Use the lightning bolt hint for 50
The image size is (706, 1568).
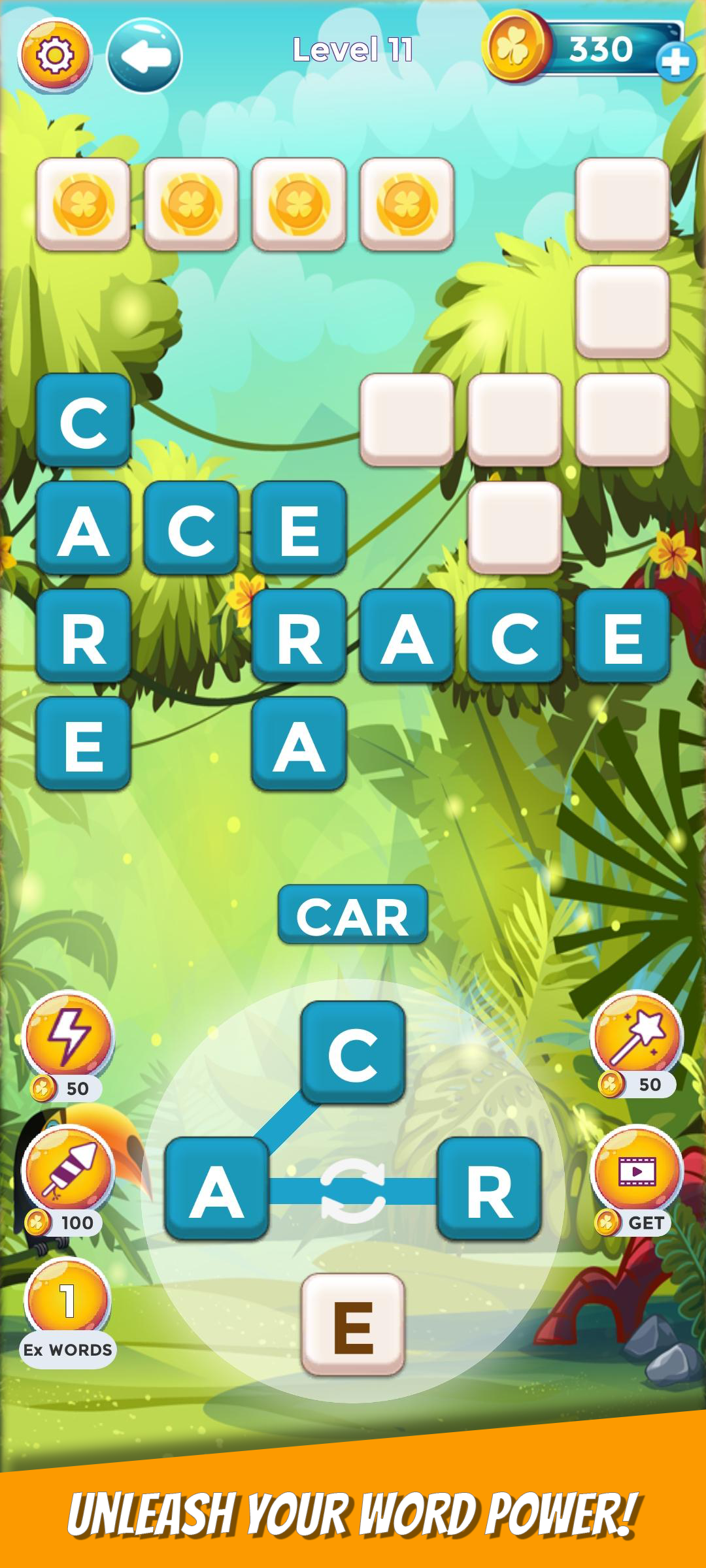[x=68, y=1037]
